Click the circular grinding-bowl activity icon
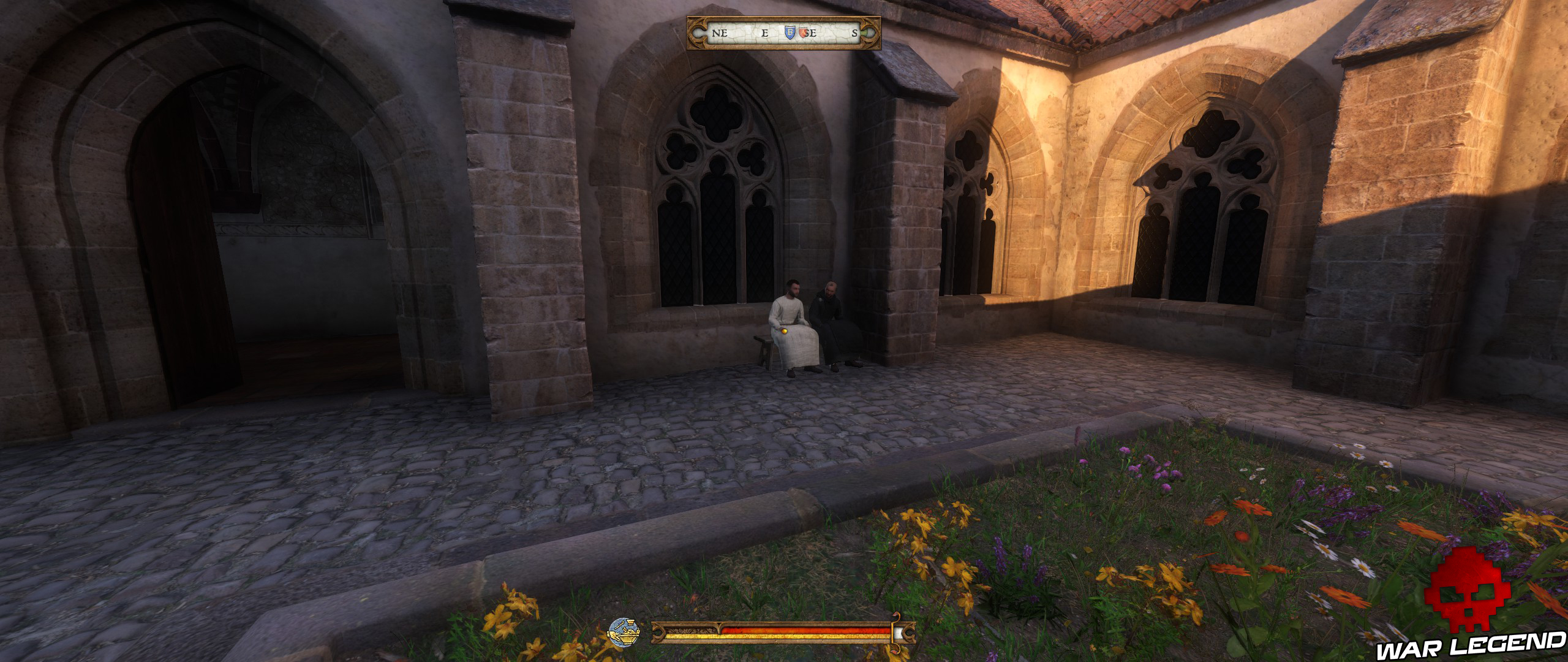This screenshot has width=1568, height=662. coord(625,632)
